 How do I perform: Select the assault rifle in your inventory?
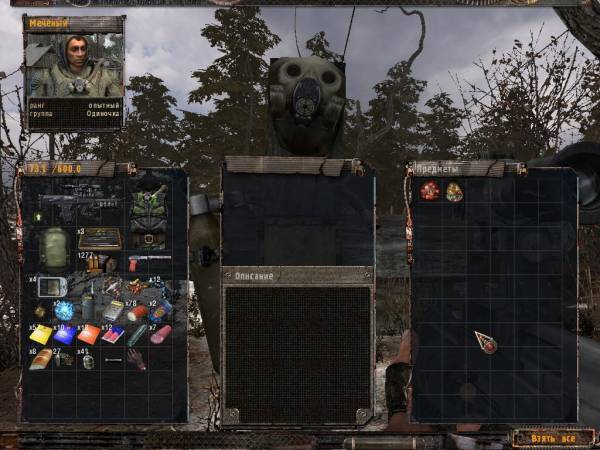point(78,204)
